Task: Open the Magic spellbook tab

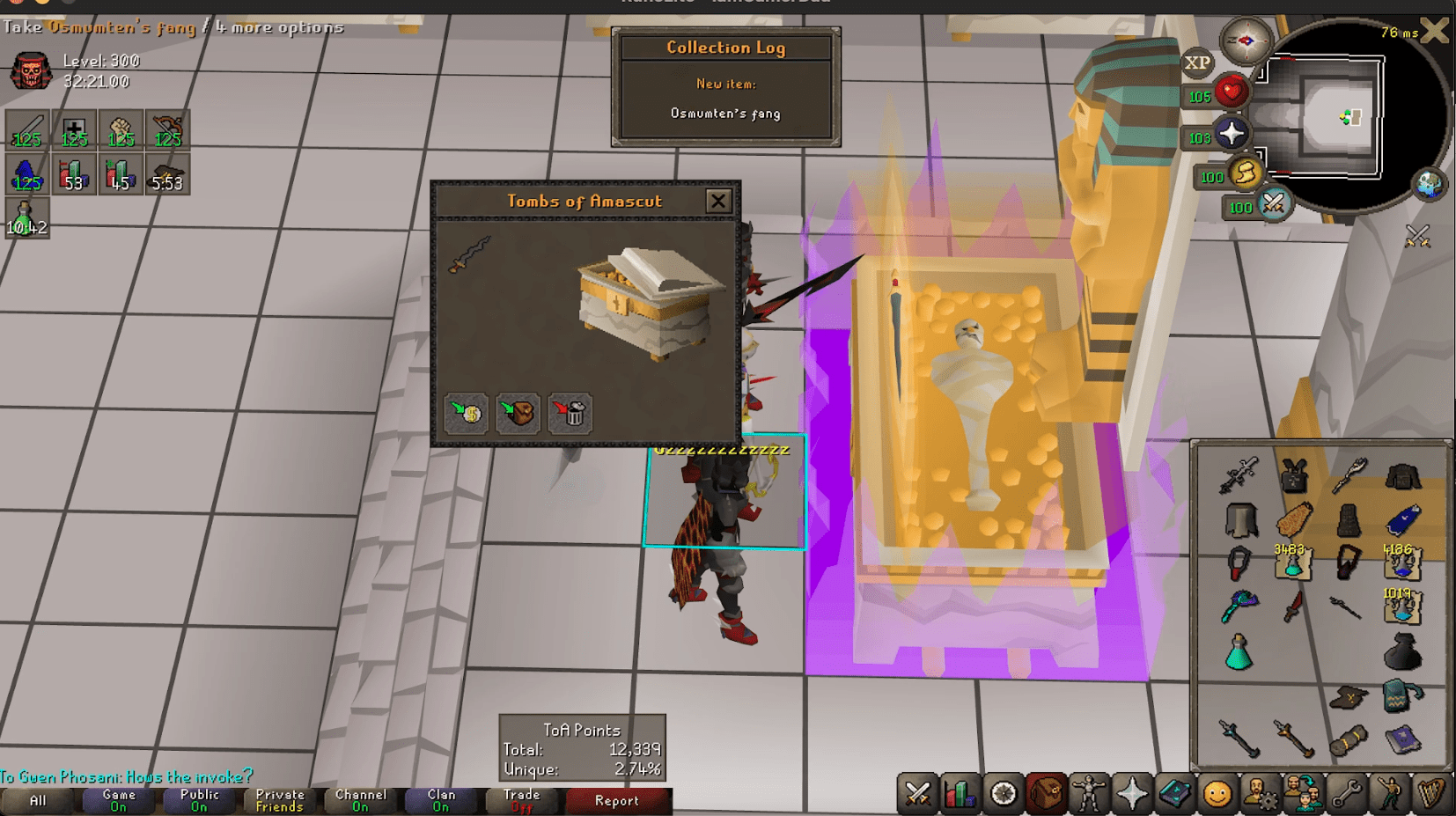Action: pos(1174,794)
